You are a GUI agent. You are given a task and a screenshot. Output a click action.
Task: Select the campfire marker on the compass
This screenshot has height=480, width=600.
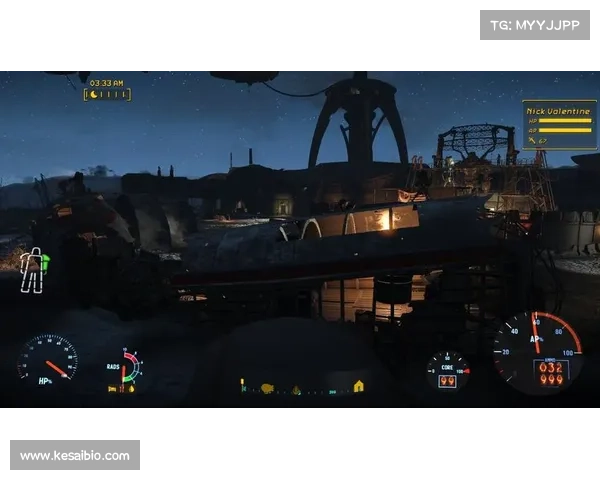click(x=296, y=390)
